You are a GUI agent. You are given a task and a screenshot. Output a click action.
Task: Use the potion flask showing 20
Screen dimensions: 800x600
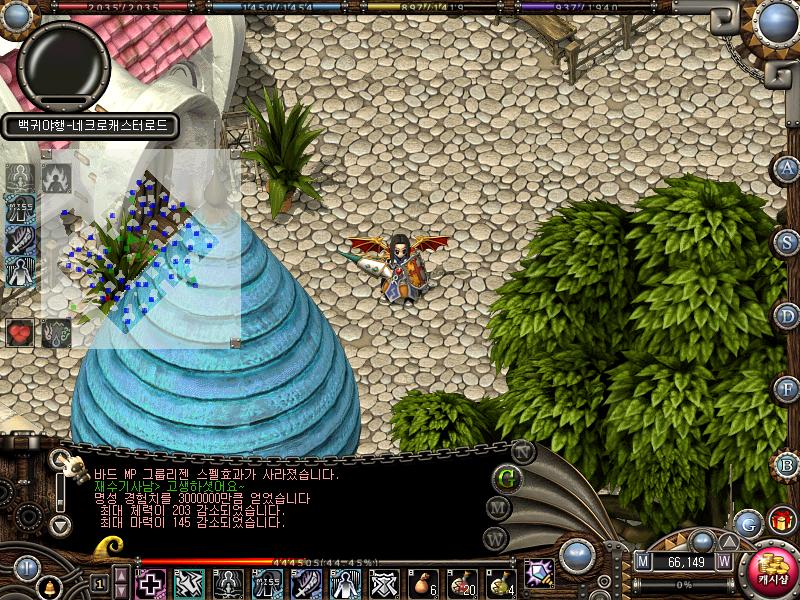[461, 583]
